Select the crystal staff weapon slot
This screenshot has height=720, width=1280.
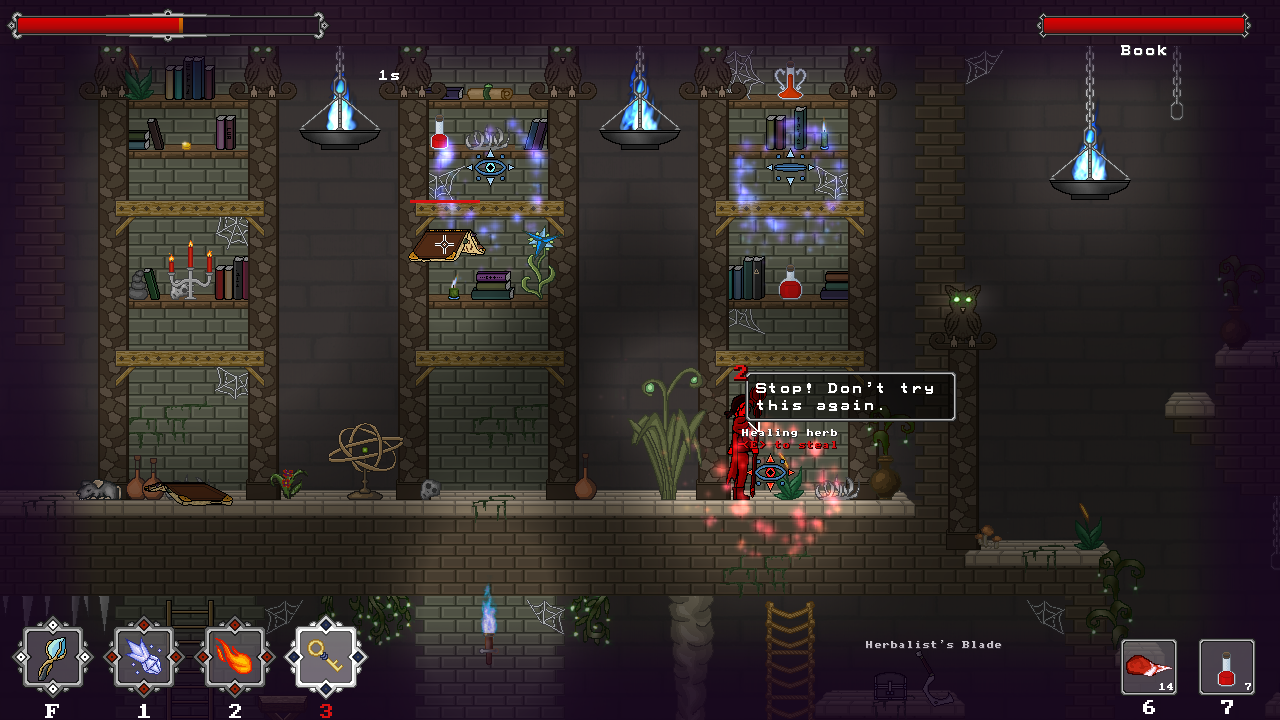52,657
